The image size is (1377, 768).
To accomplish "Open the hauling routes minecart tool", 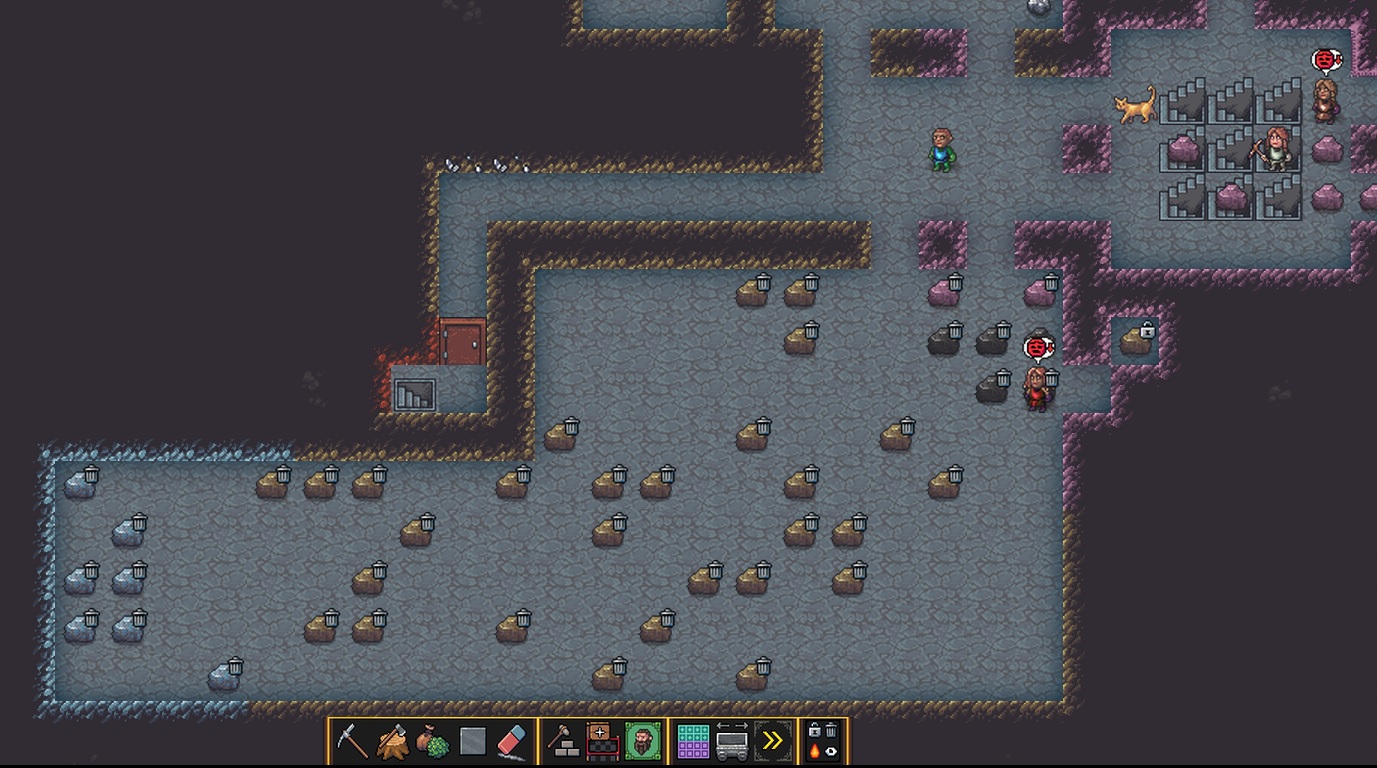I will 732,742.
